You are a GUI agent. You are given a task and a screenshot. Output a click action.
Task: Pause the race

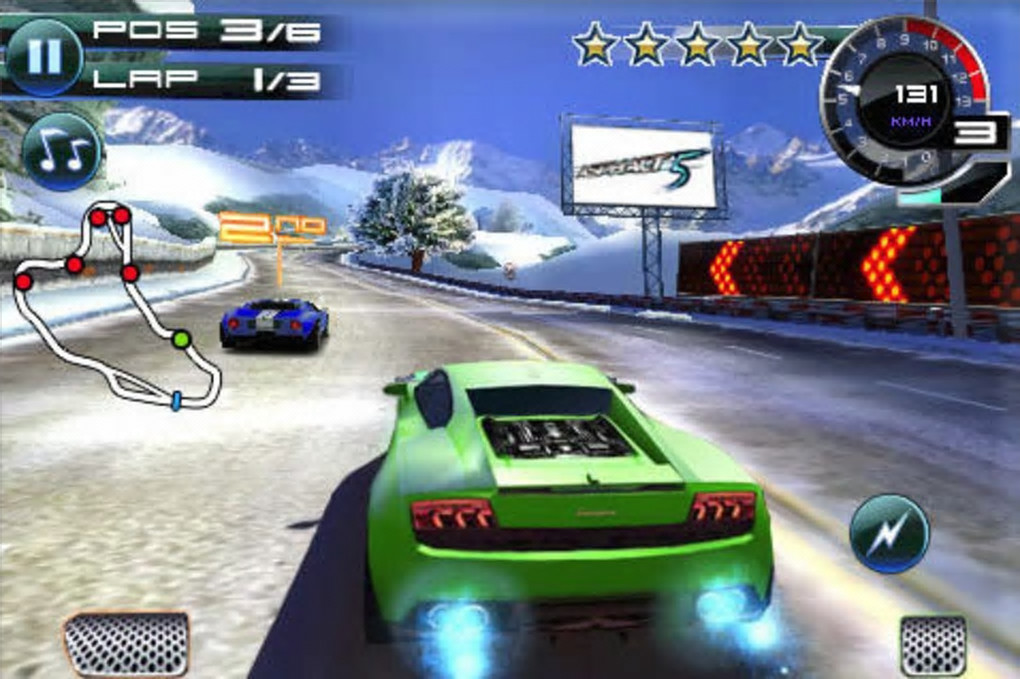pyautogui.click(x=44, y=56)
